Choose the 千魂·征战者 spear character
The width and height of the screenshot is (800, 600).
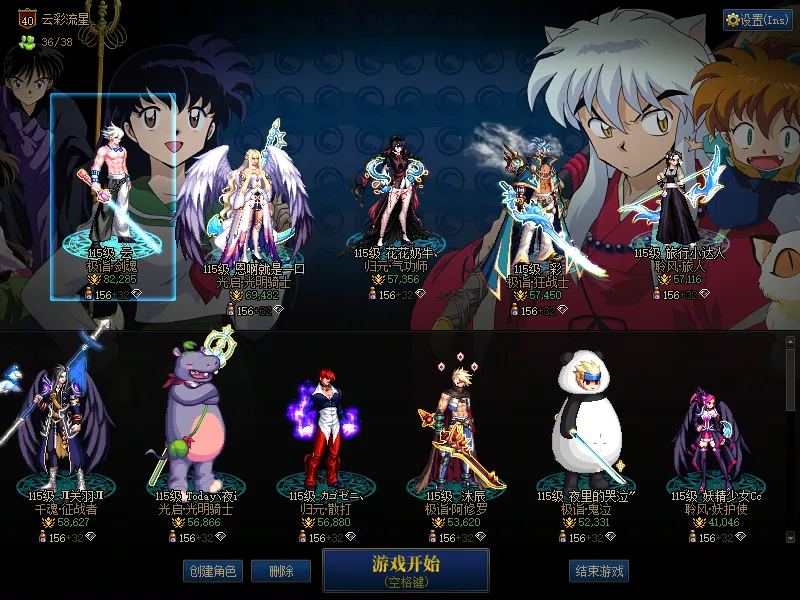point(67,430)
